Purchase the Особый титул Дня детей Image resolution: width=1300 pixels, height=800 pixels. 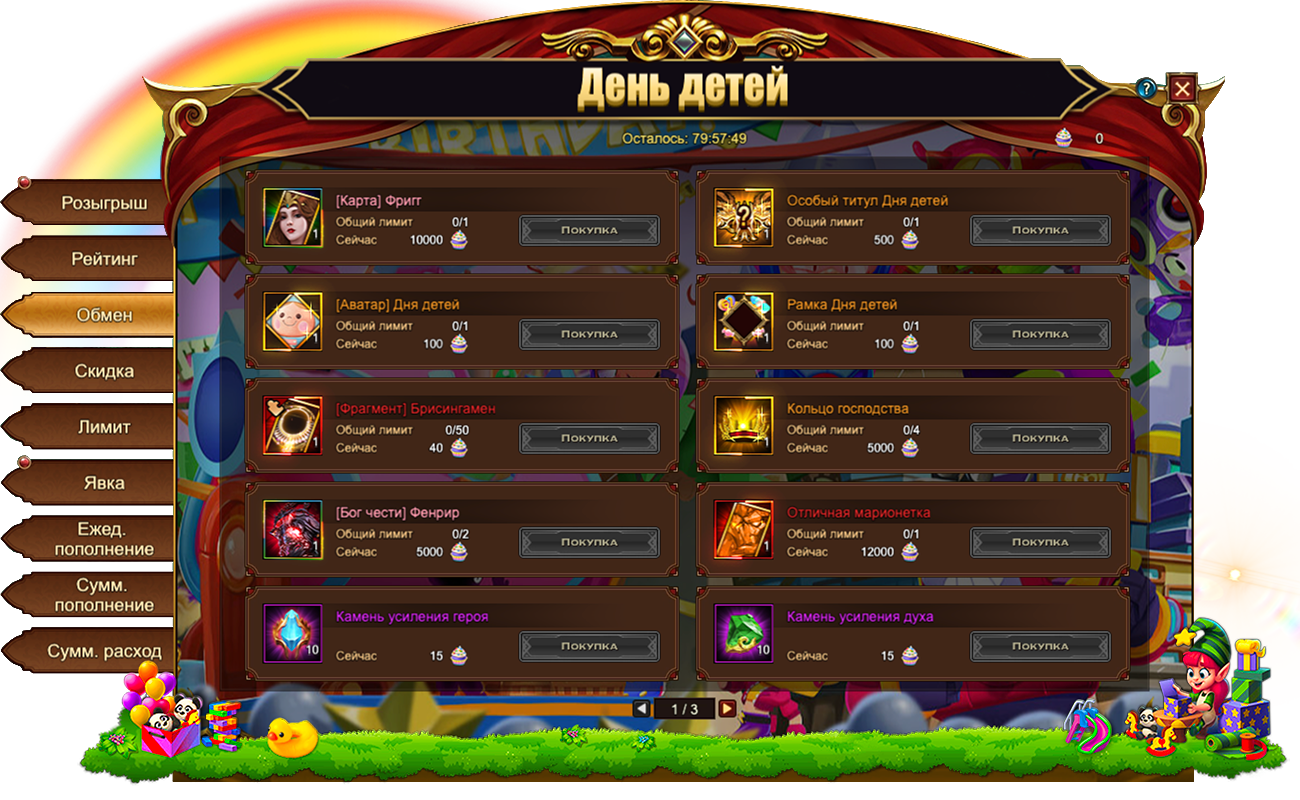tap(1040, 230)
